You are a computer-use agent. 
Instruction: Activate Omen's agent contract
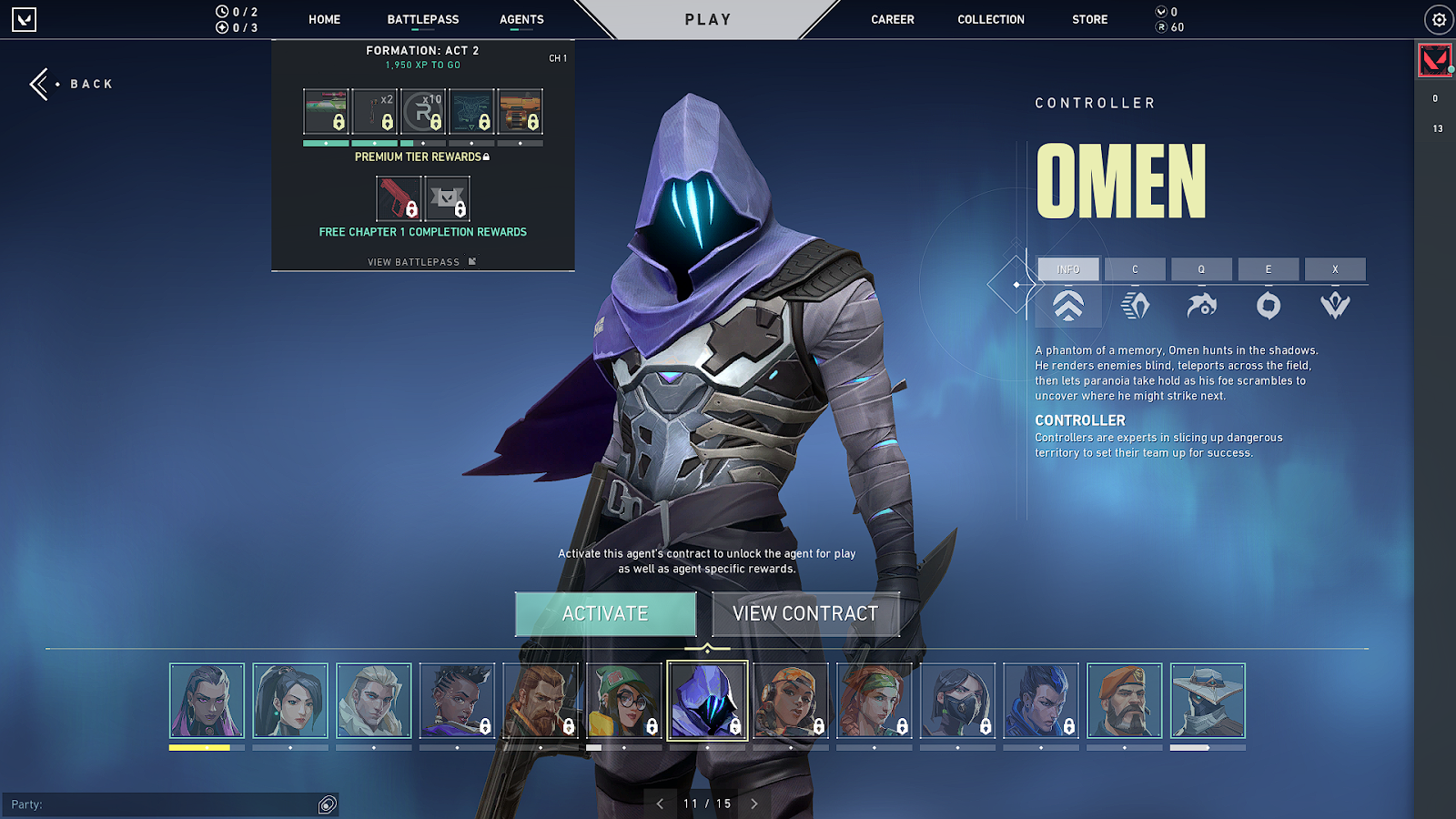click(605, 614)
